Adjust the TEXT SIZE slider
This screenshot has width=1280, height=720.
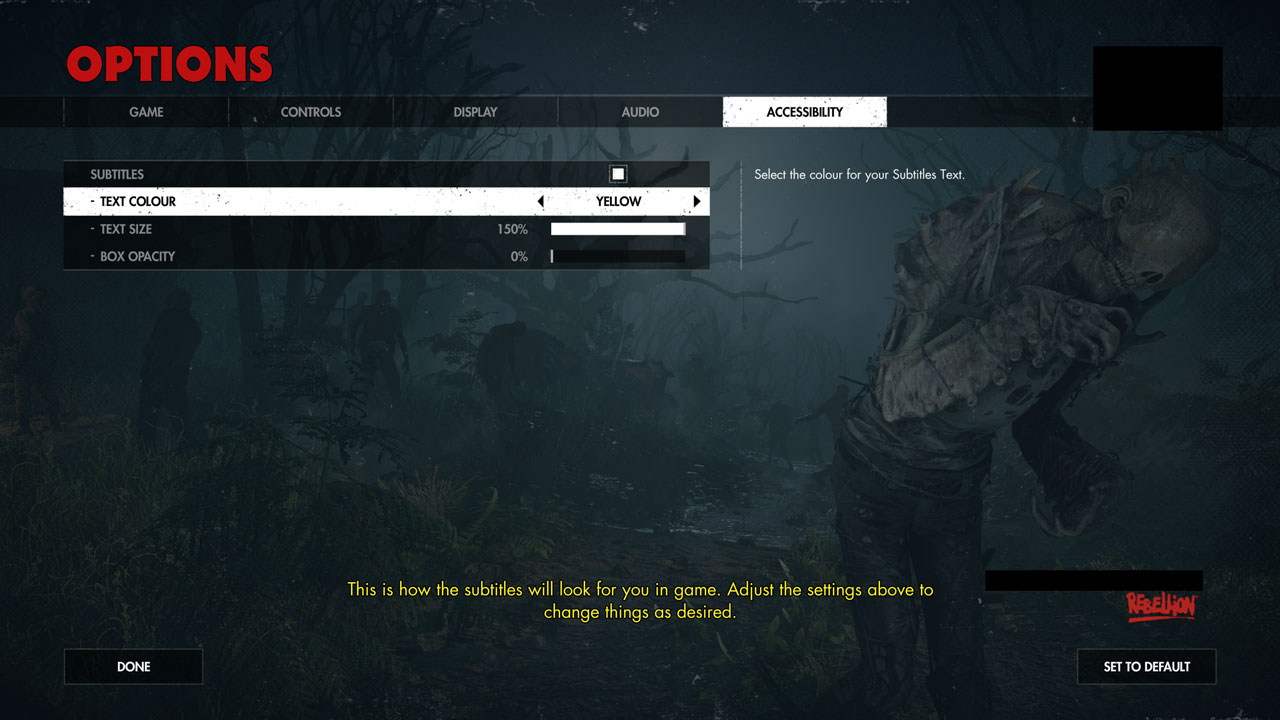618,228
